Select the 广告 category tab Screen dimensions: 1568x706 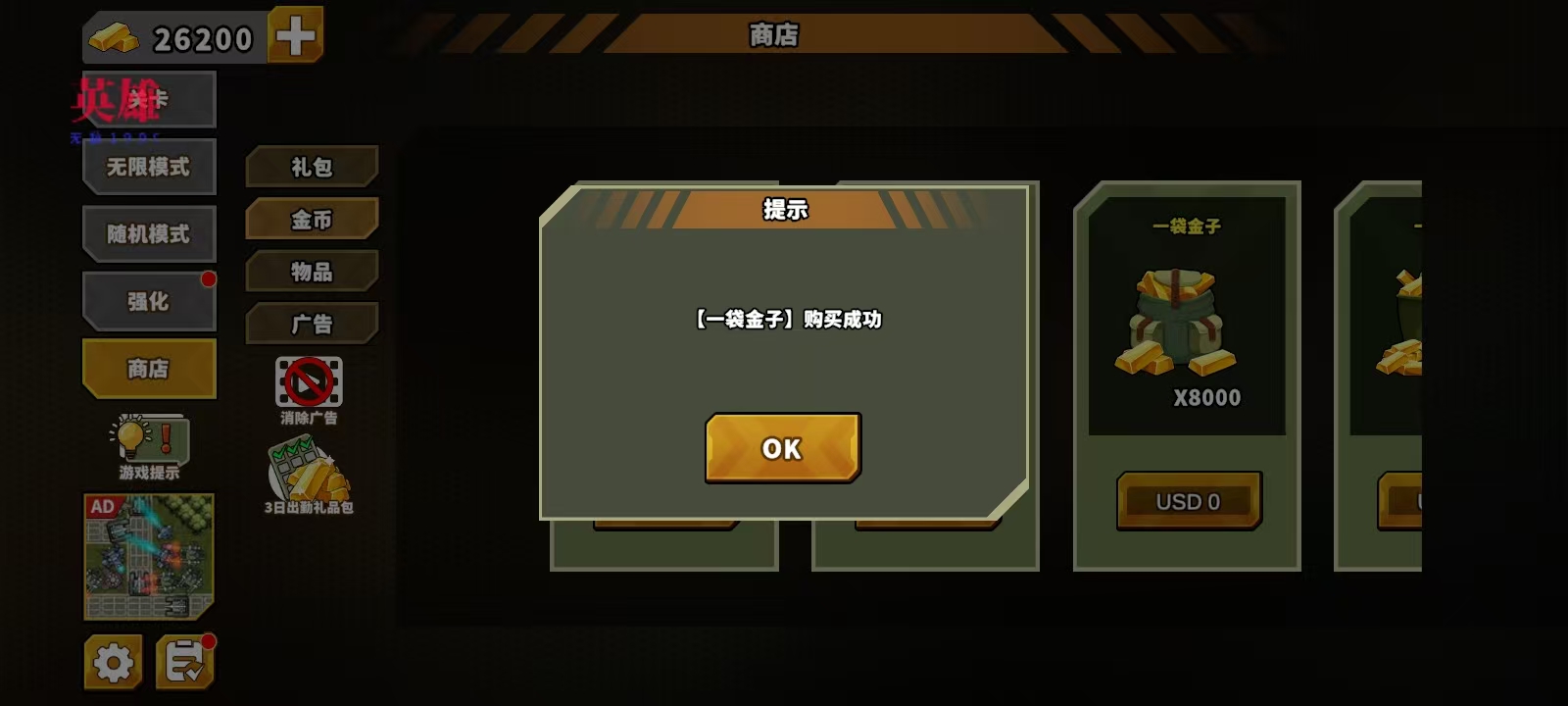[313, 324]
